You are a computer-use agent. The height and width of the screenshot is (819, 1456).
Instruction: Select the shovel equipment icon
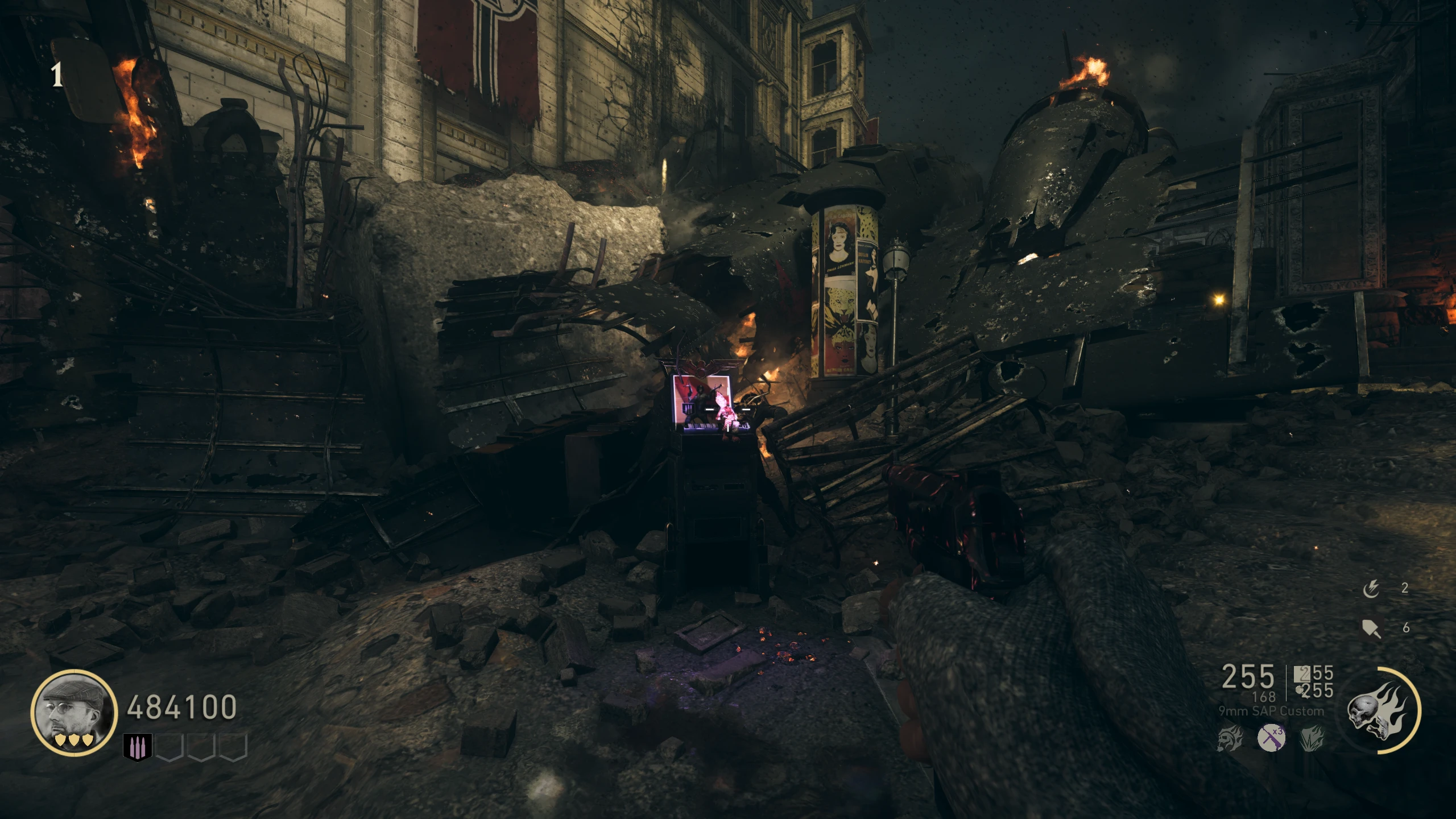point(1371,628)
